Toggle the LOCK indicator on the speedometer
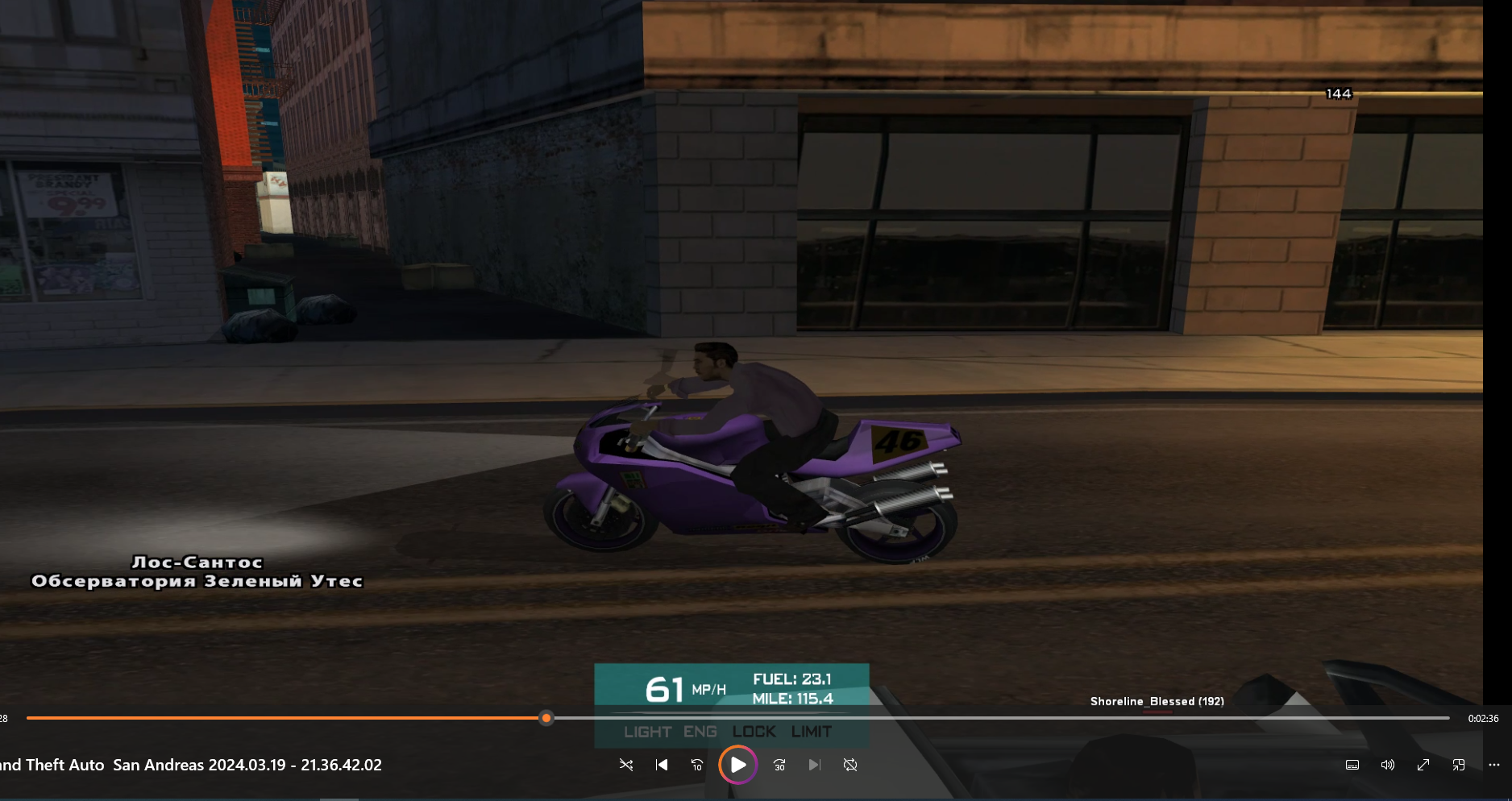1512x801 pixels. (x=754, y=732)
